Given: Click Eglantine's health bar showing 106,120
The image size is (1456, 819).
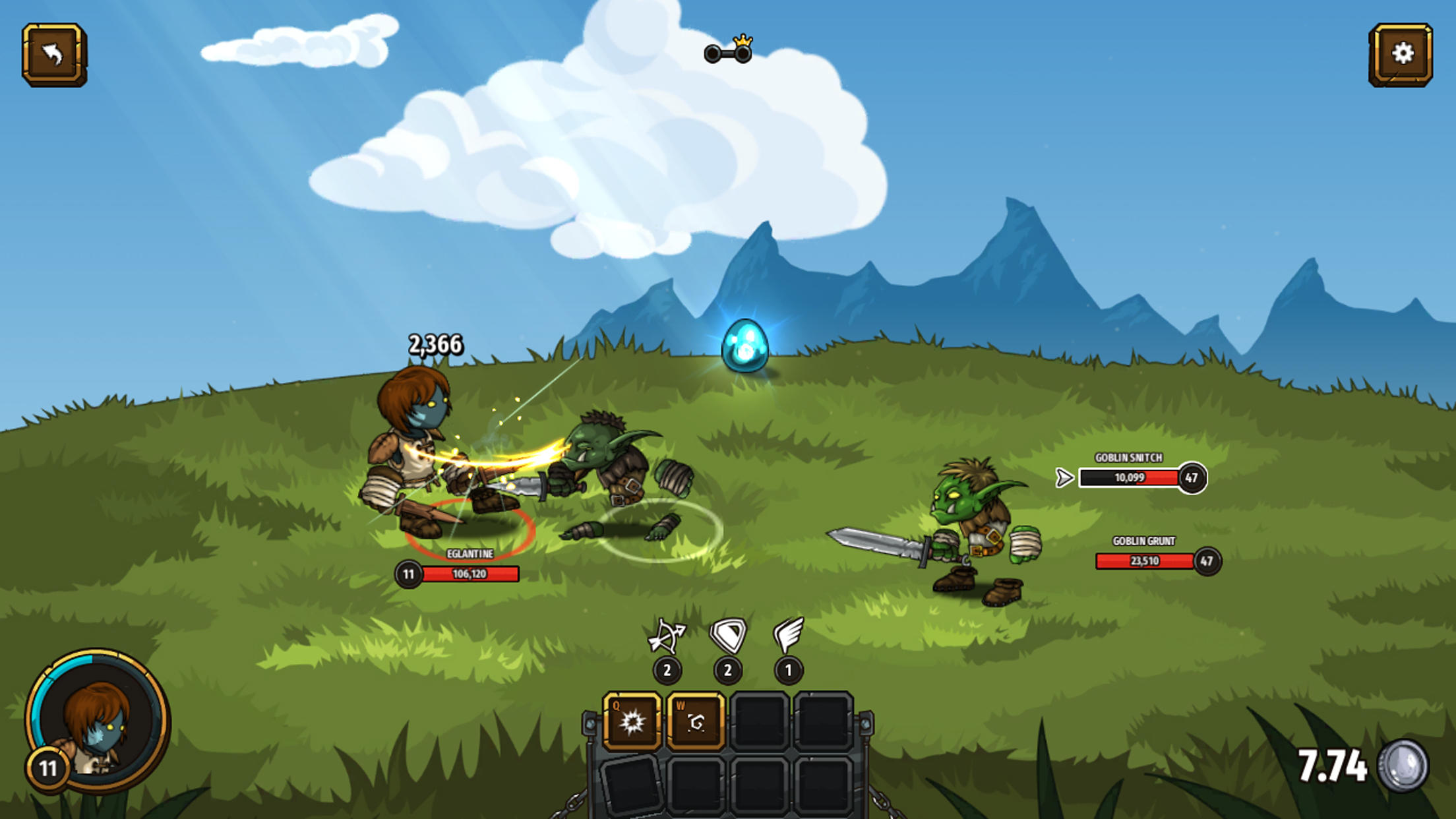Looking at the screenshot, I should pyautogui.click(x=472, y=574).
